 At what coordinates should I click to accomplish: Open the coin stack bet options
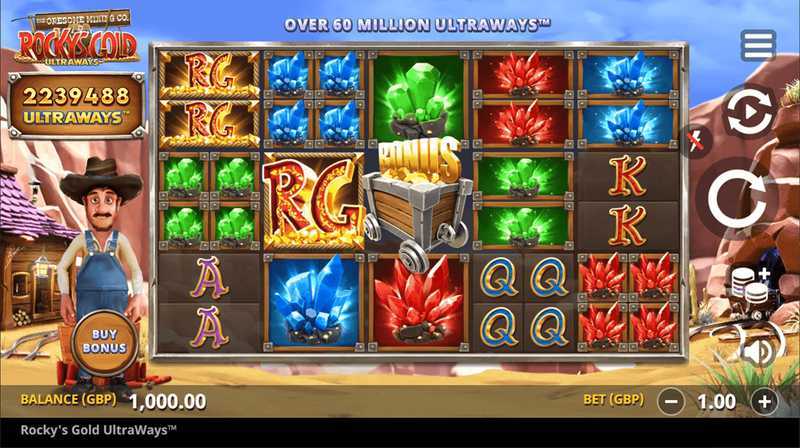(x=750, y=287)
